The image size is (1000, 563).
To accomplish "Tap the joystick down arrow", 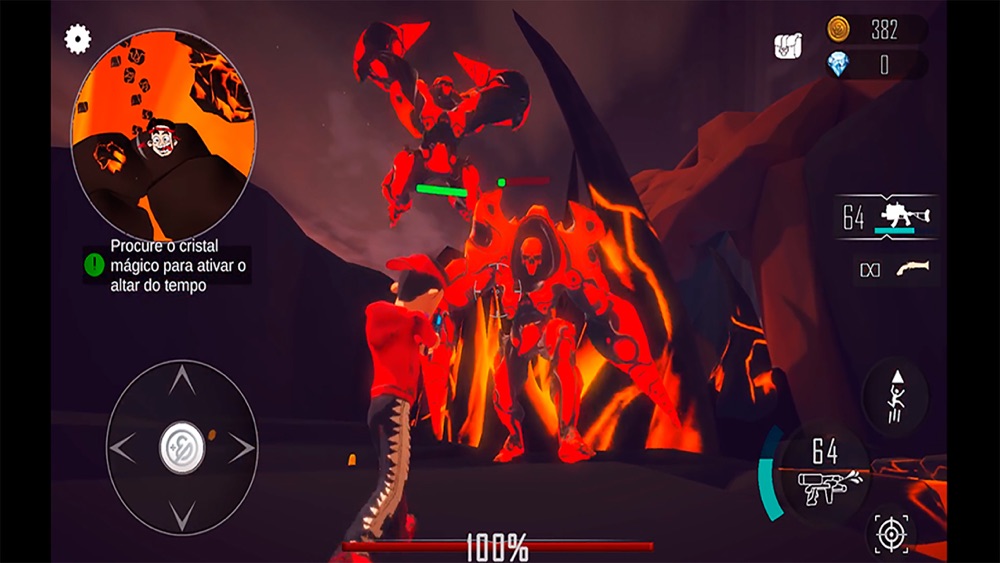I will [x=181, y=514].
